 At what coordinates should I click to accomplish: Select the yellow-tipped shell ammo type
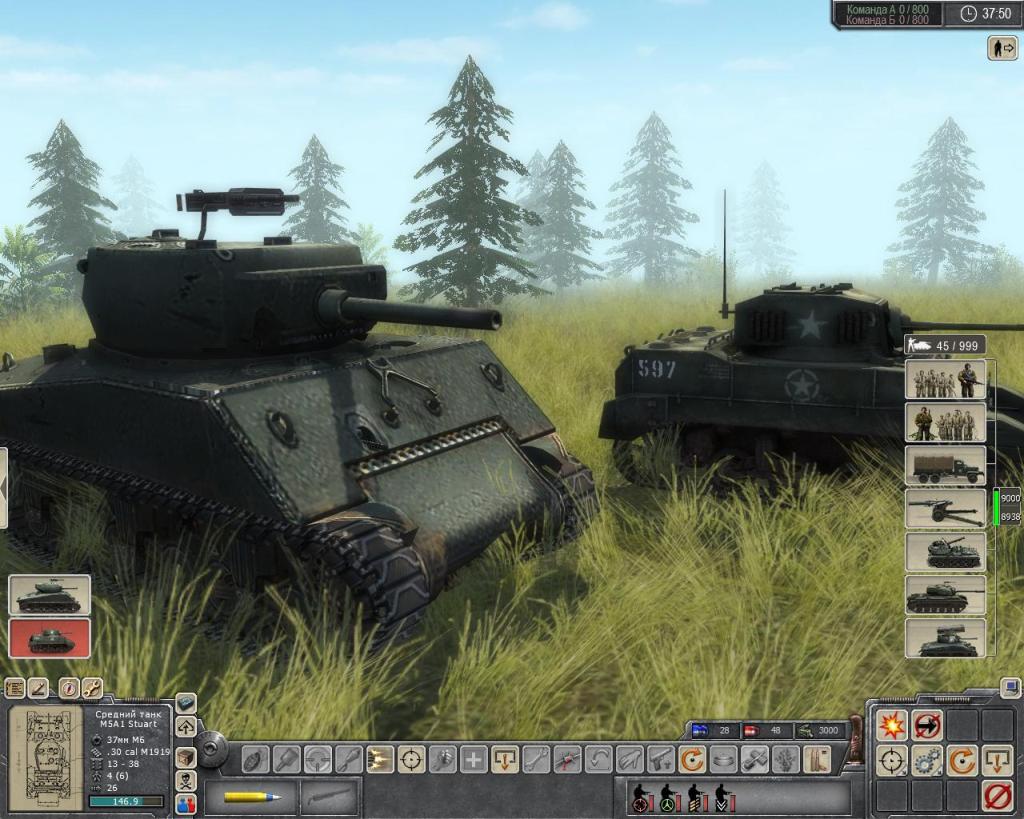point(252,797)
